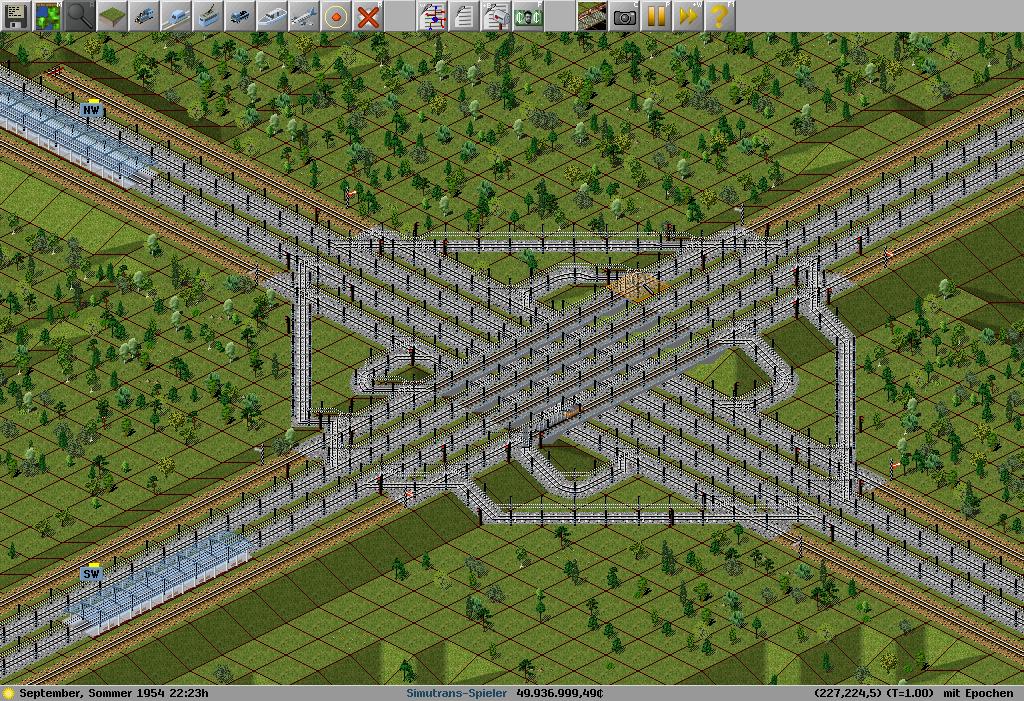1024x701 pixels.
Task: Open the finances window with face icon
Action: (528, 15)
